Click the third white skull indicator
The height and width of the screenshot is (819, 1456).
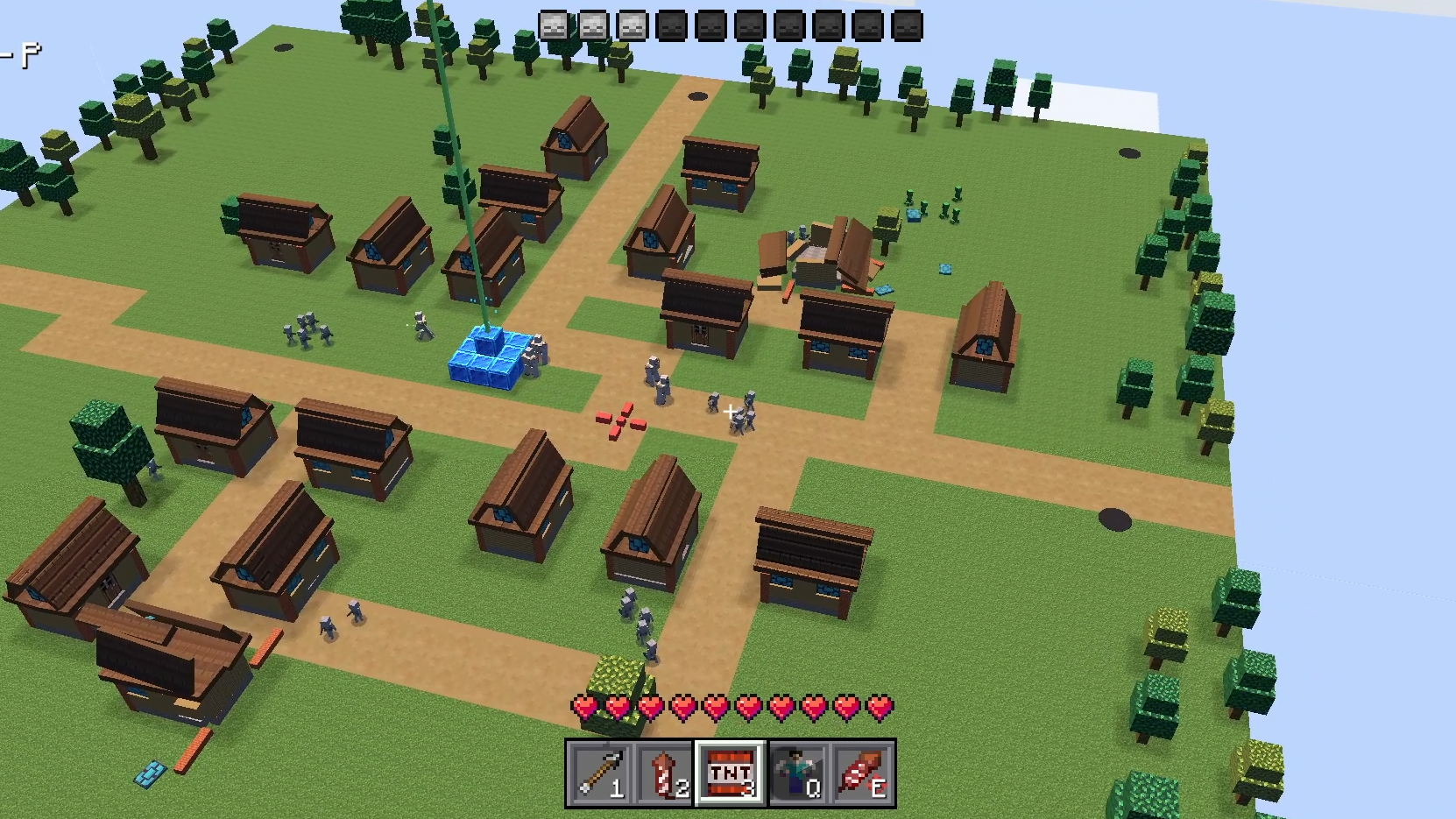[630, 26]
